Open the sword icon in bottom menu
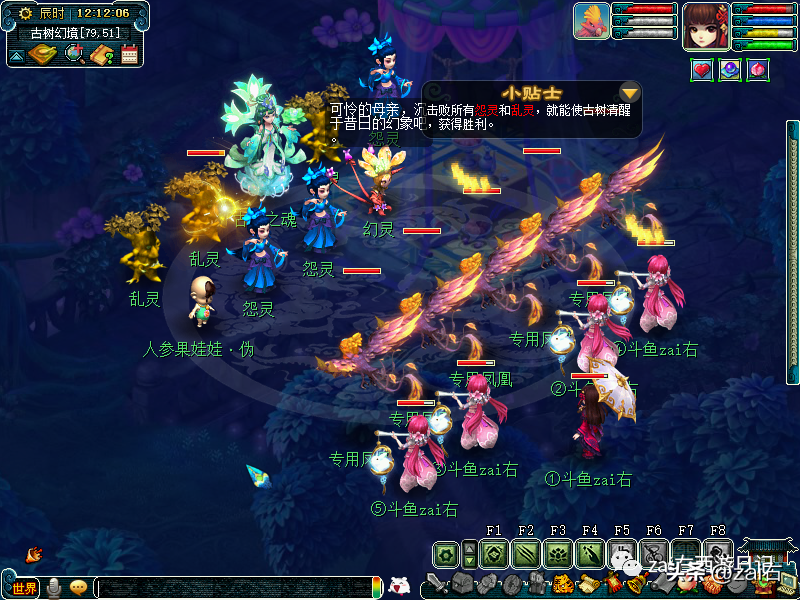Screen dimensions: 800x600 436,584
